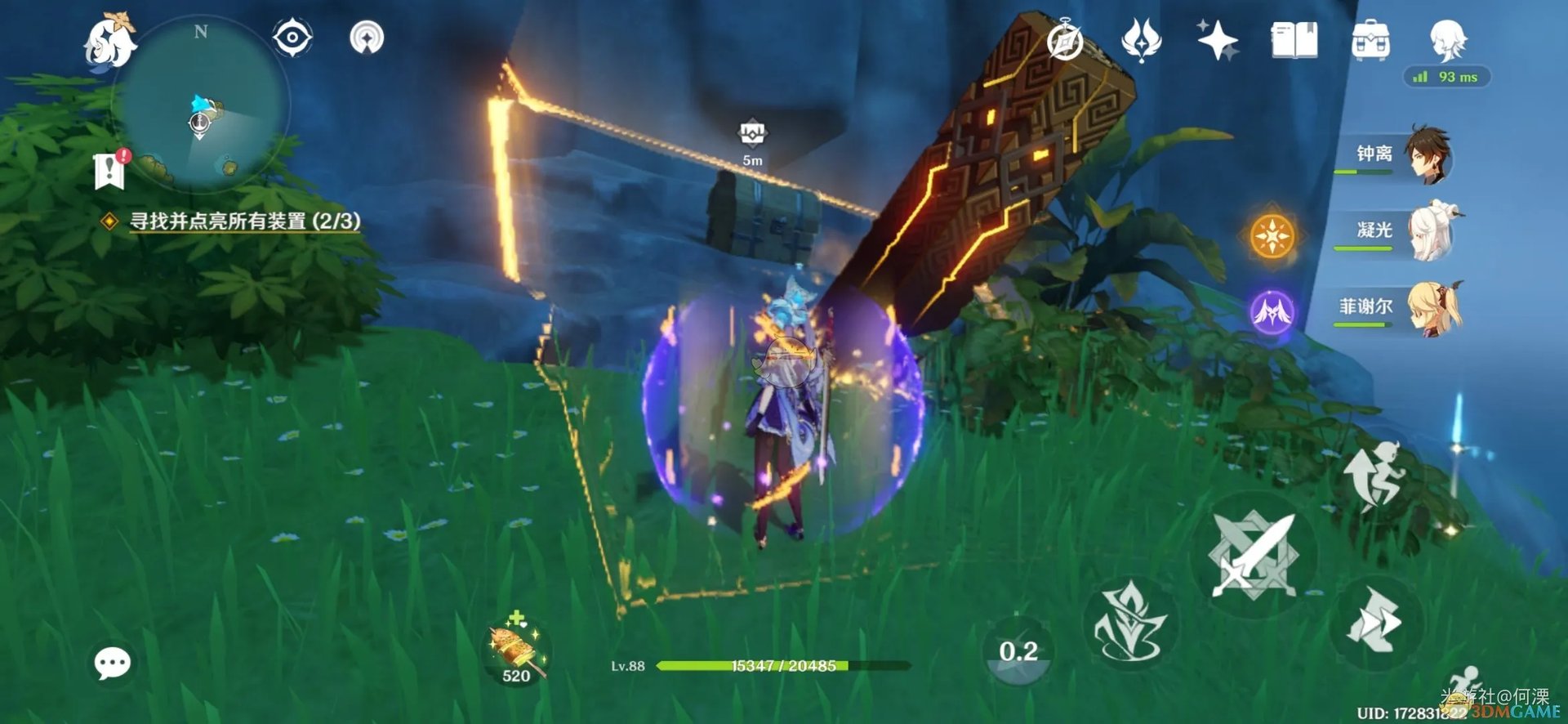Open the quest navigation icon beside minimap

(367, 38)
